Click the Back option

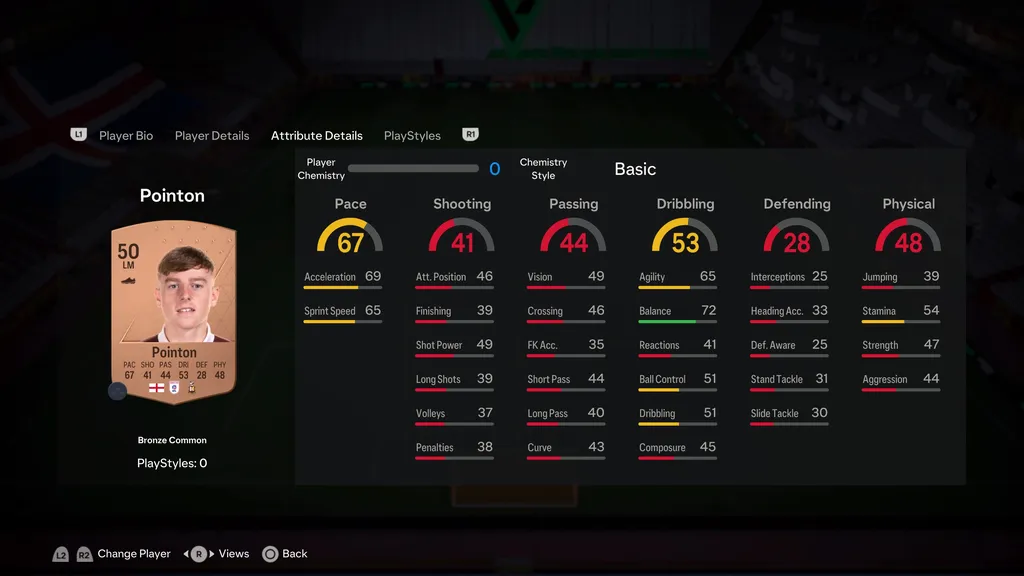point(294,554)
